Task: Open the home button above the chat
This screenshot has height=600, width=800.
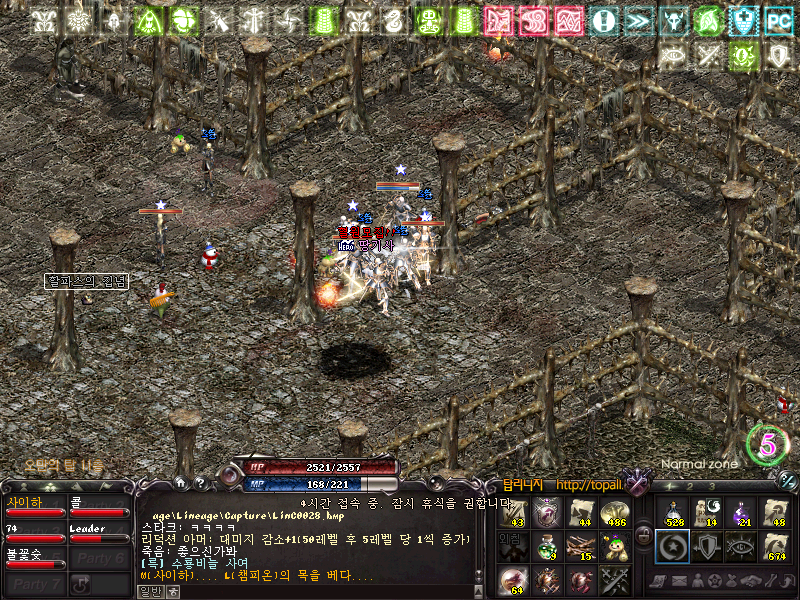Action: (181, 481)
